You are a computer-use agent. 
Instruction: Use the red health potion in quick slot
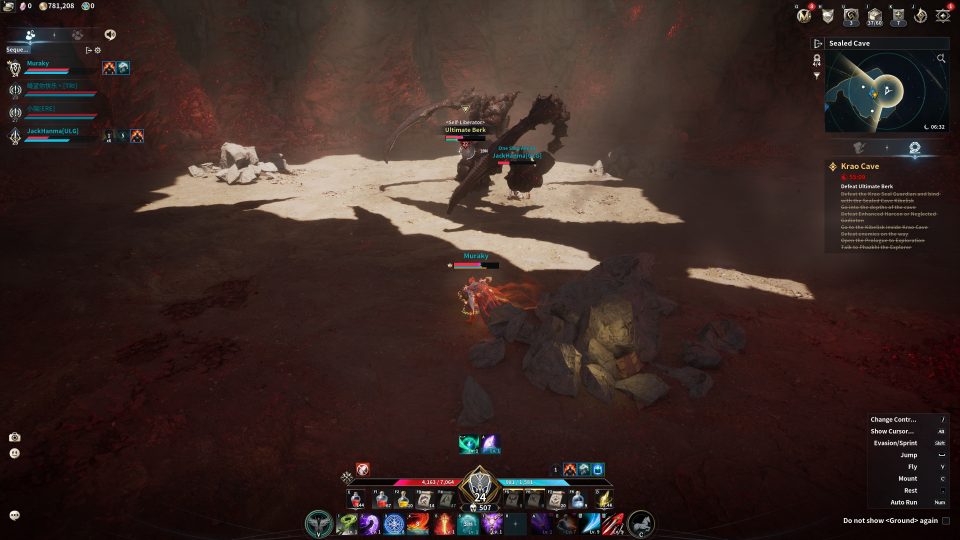(x=381, y=500)
